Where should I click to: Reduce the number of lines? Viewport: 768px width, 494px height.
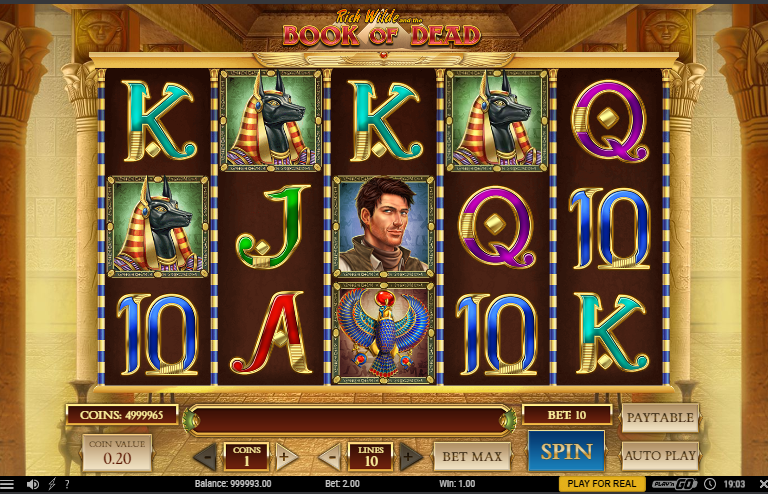(330, 457)
